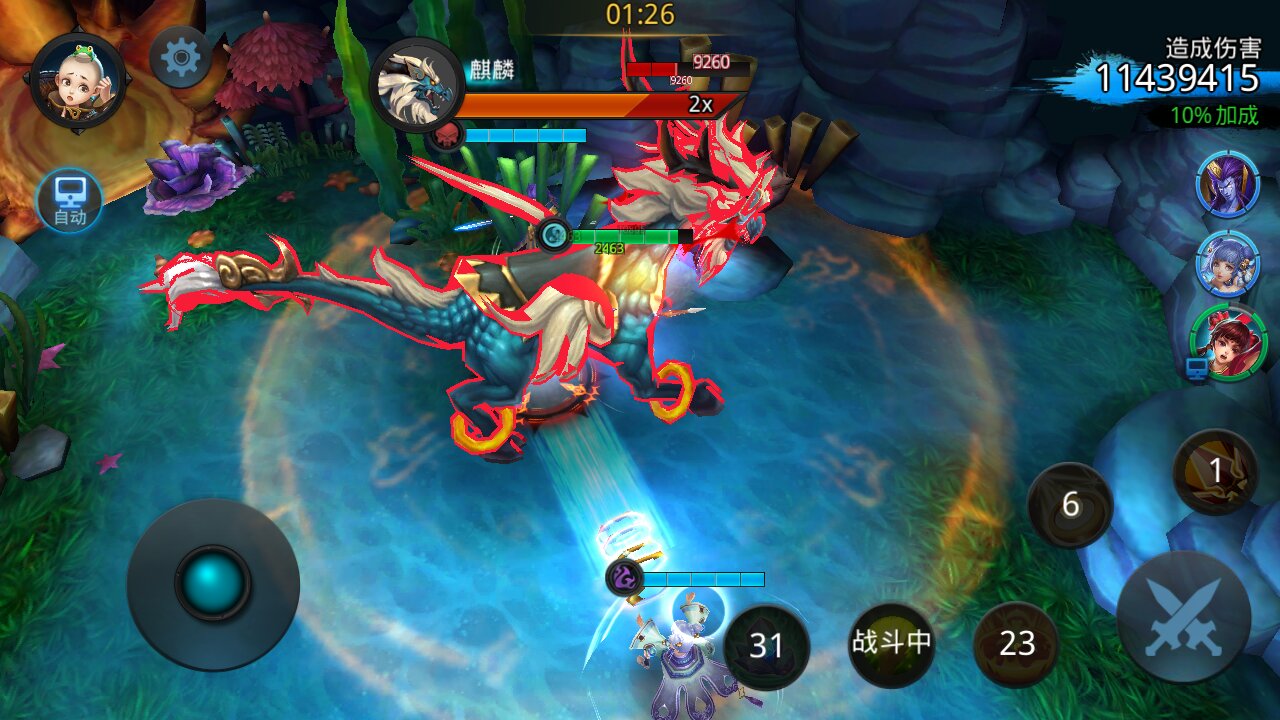Tap the virtual joystick center
The image size is (1280, 720).
pyautogui.click(x=213, y=584)
